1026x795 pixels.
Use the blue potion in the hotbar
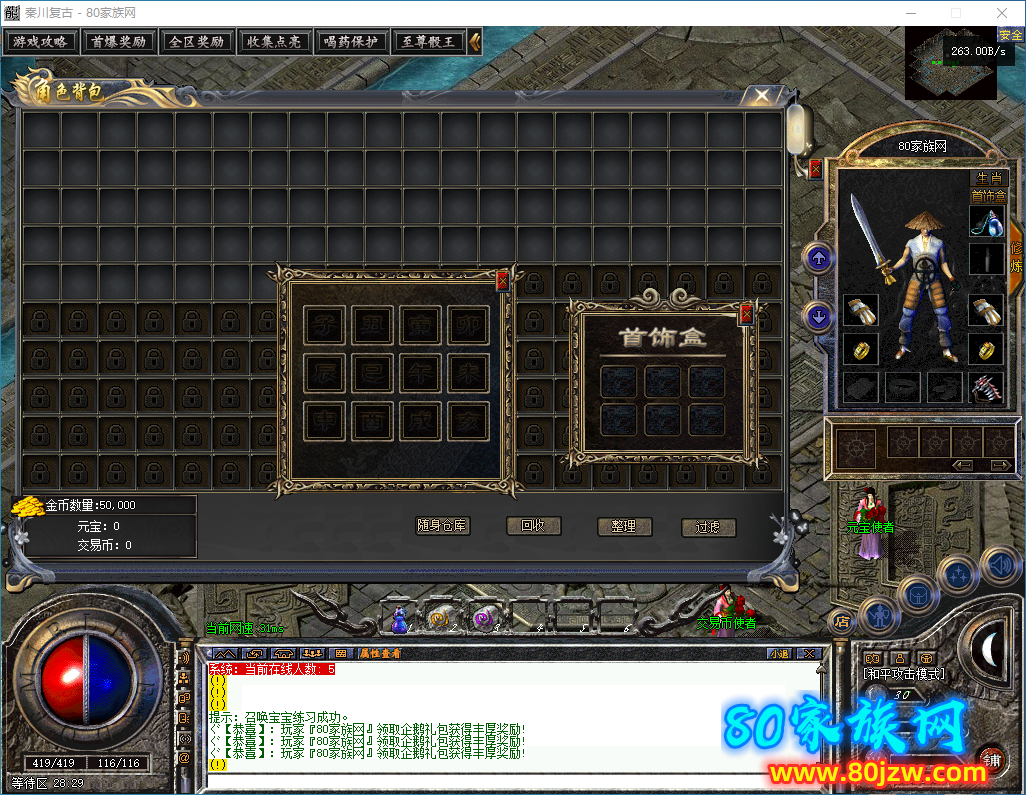399,620
